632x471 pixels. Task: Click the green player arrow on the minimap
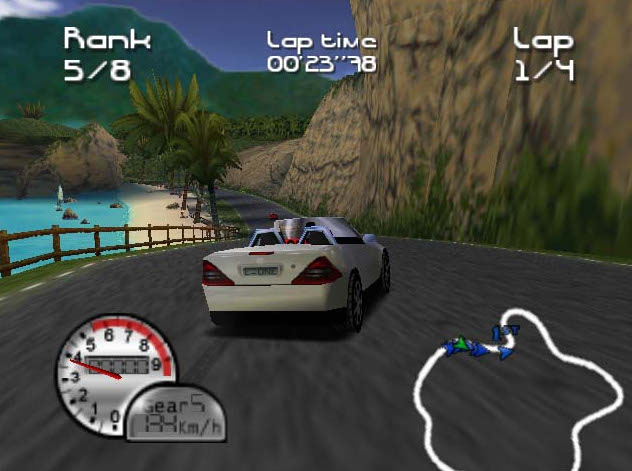[x=461, y=344]
